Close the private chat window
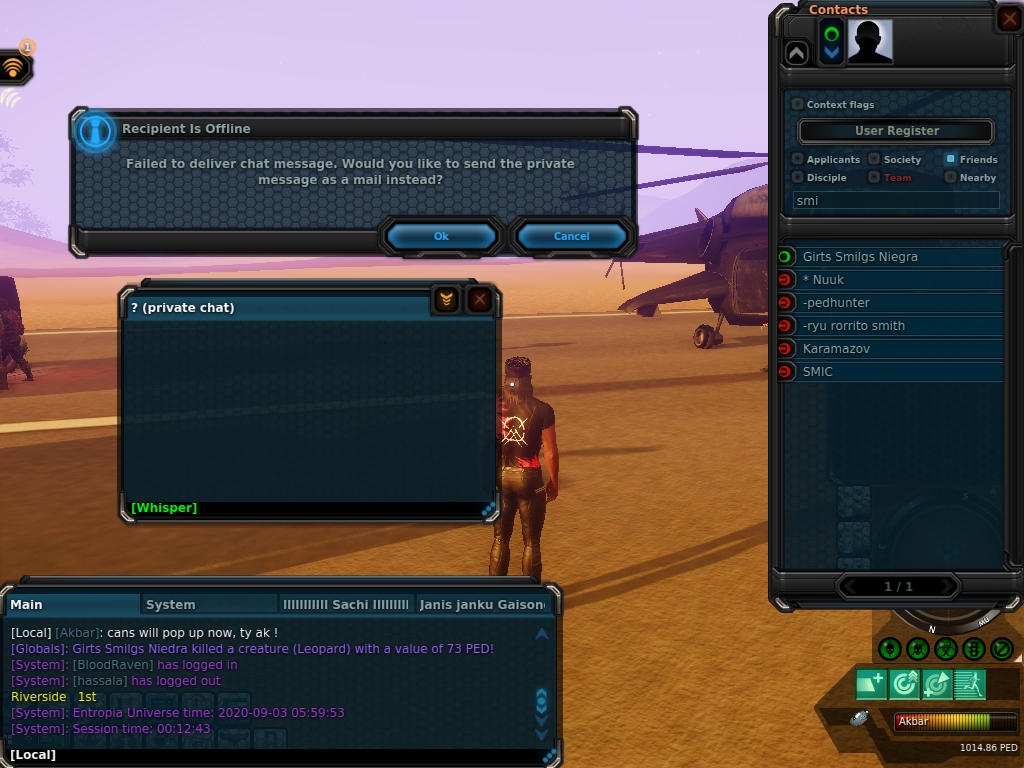Viewport: 1024px width, 768px height. click(480, 299)
